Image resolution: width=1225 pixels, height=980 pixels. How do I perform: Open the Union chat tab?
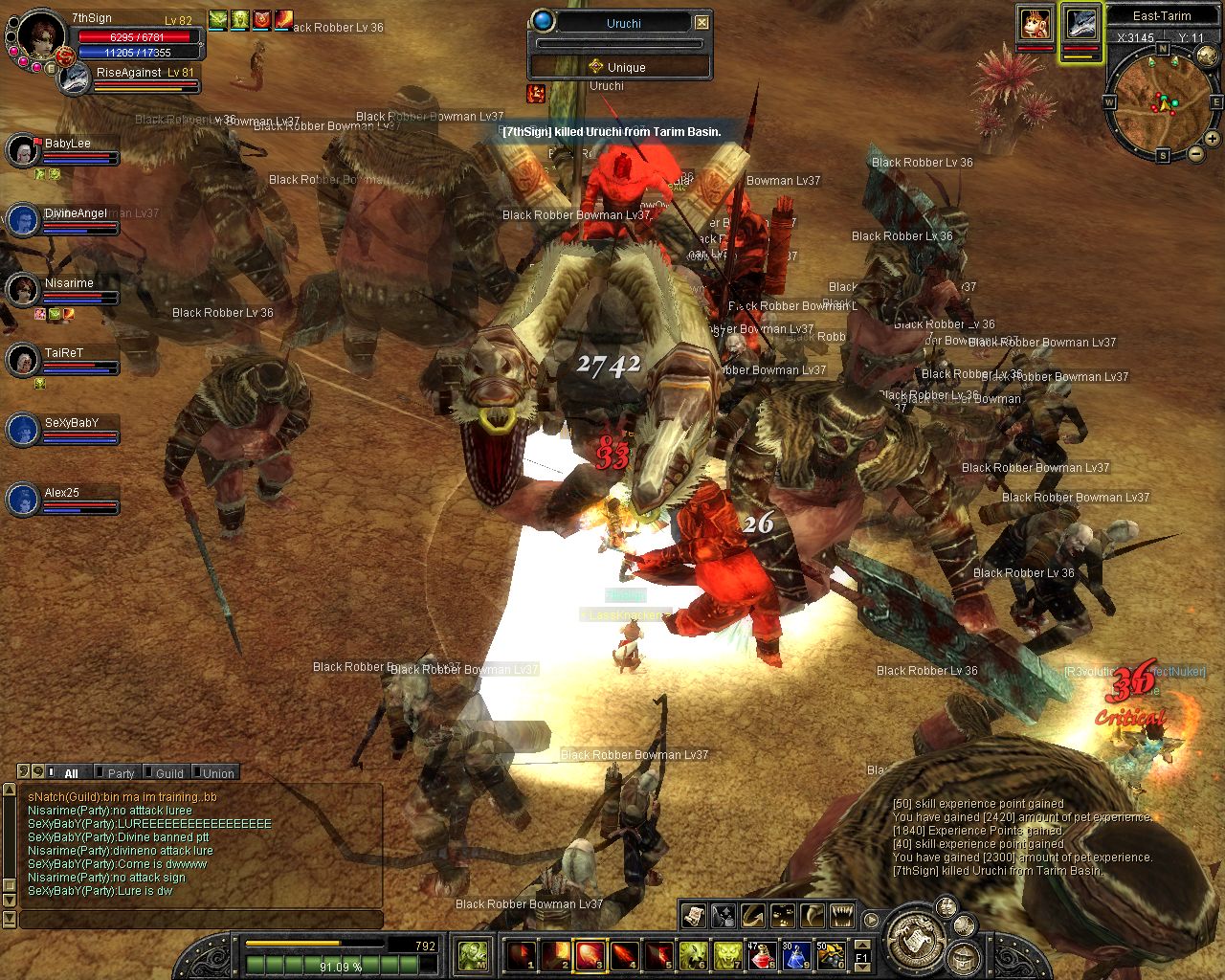tap(217, 773)
